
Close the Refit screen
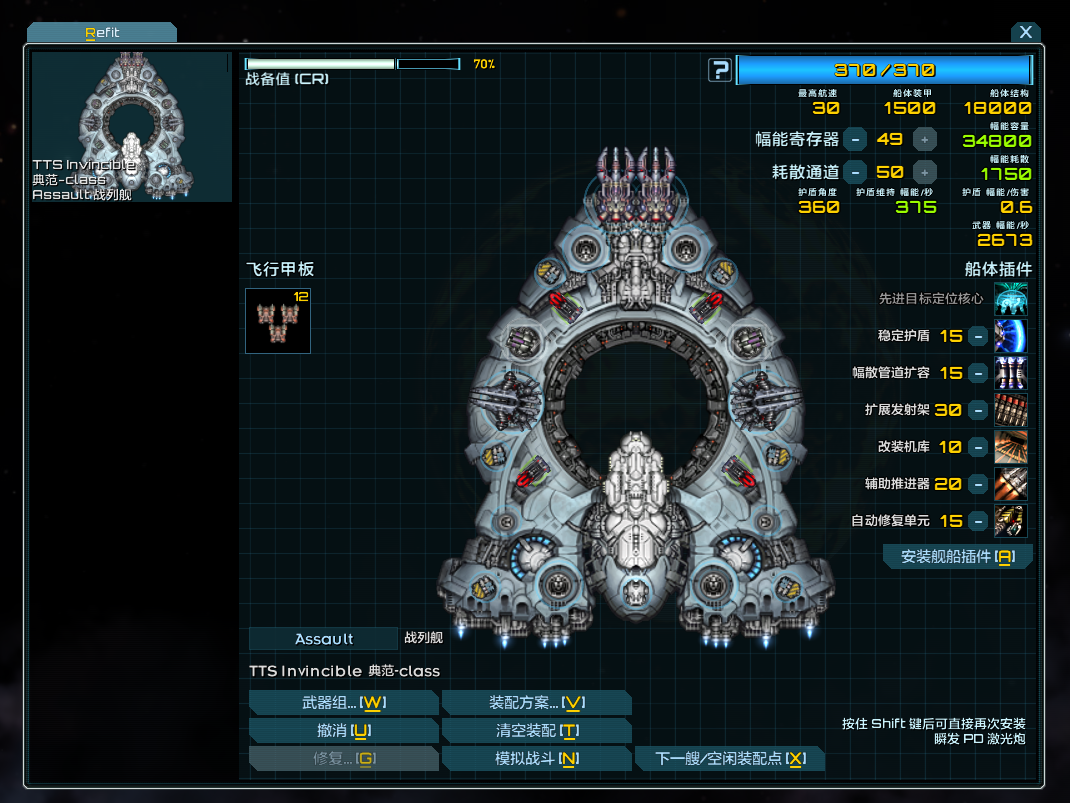1025,32
